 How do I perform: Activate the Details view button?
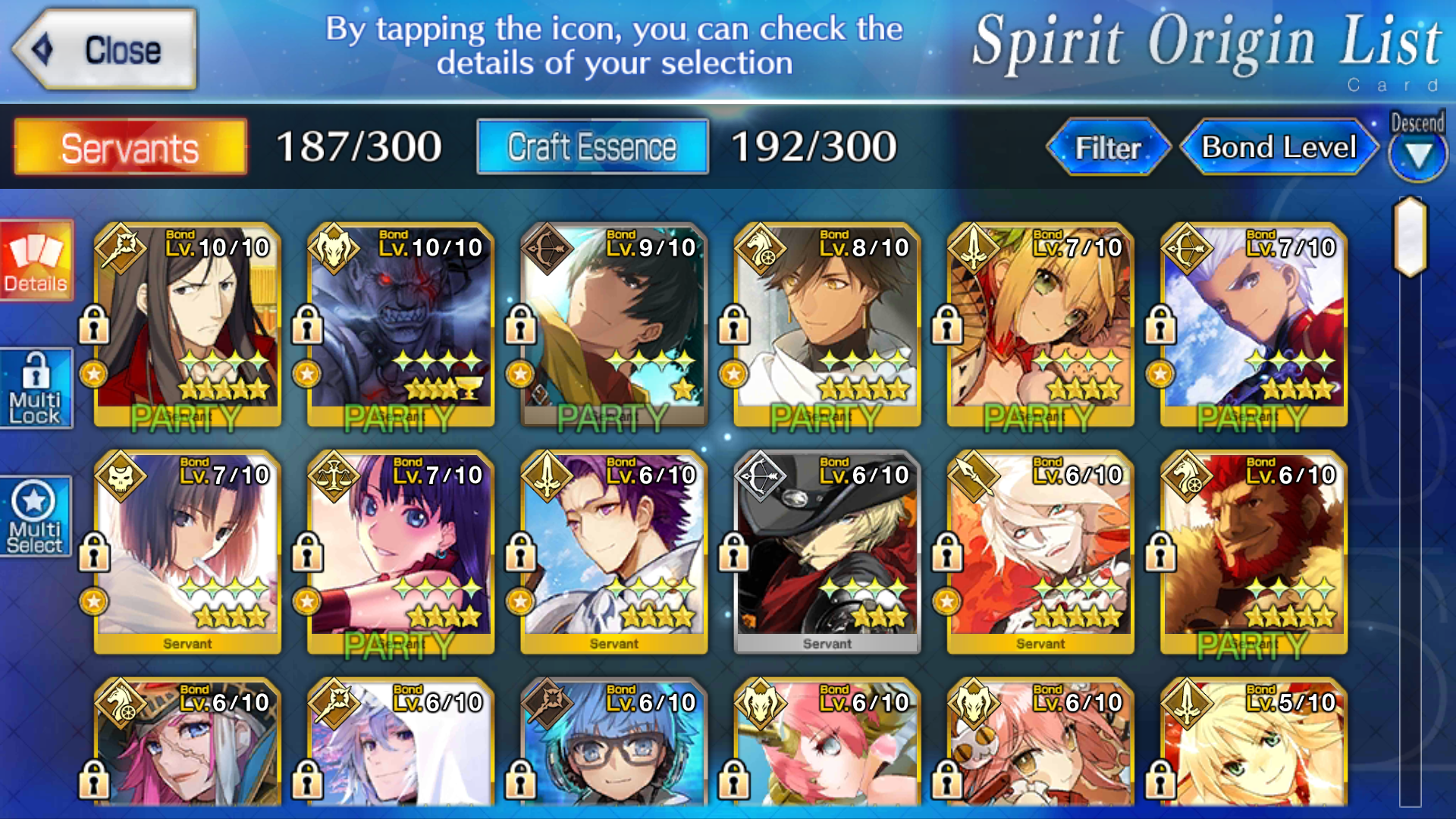[36, 261]
